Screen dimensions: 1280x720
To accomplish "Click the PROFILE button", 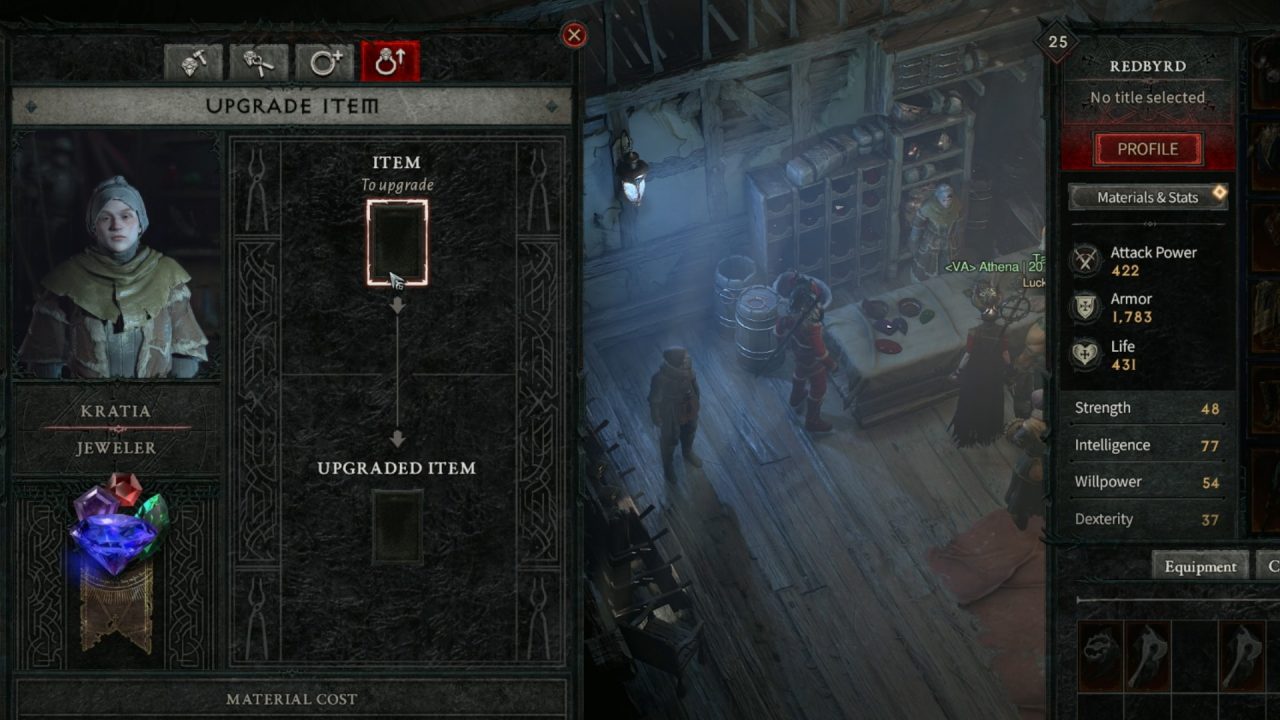I will pyautogui.click(x=1146, y=148).
